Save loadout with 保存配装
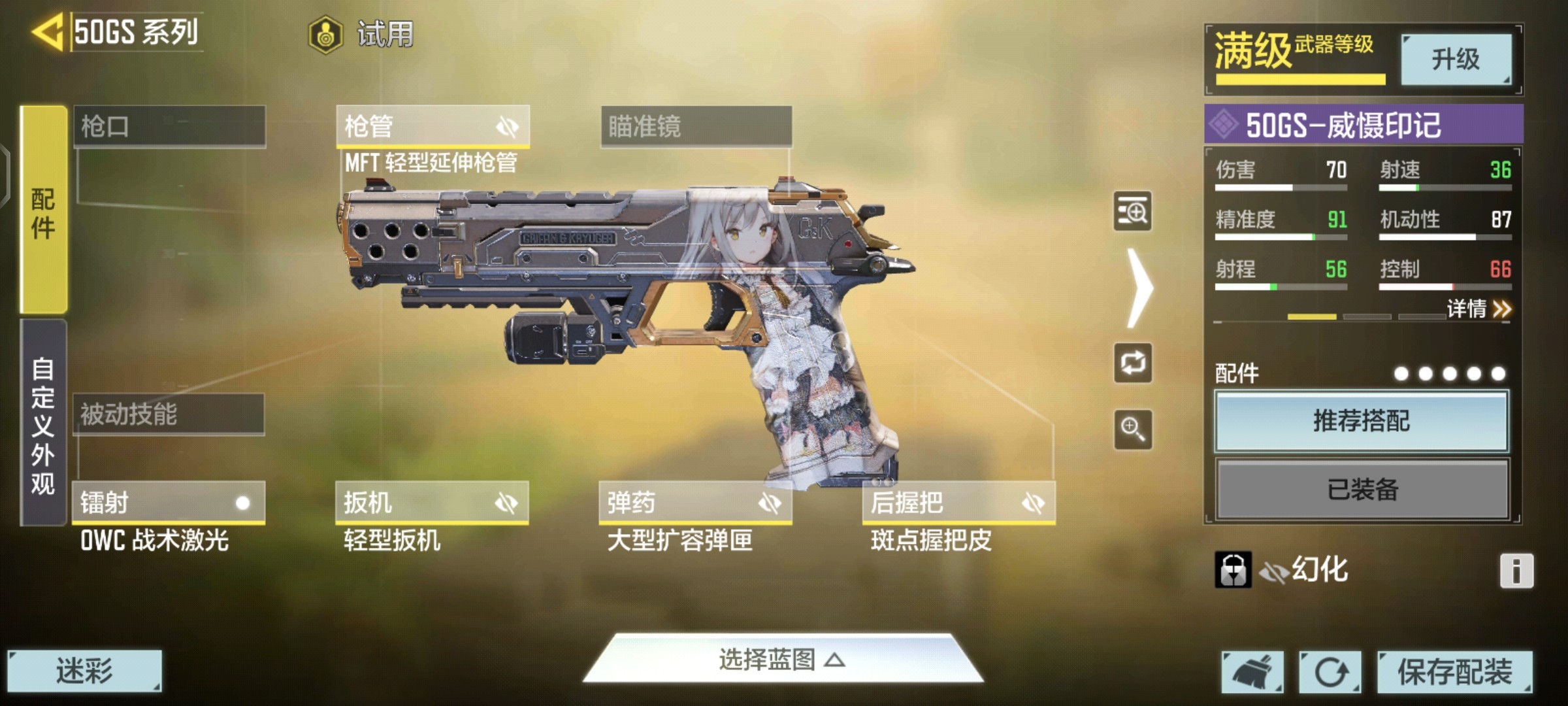1568x706 pixels. click(x=1454, y=672)
